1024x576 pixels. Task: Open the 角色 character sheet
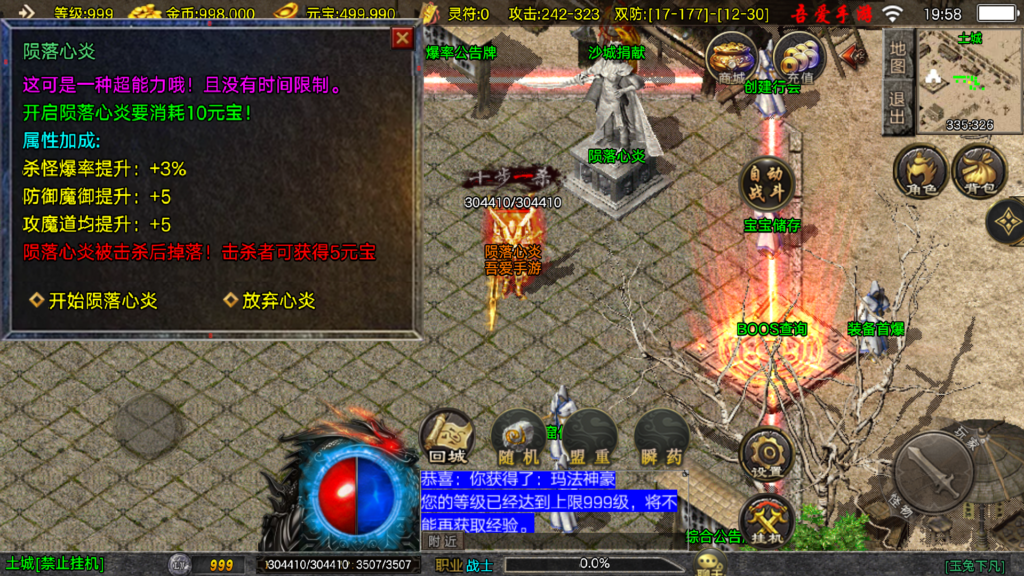tap(919, 170)
